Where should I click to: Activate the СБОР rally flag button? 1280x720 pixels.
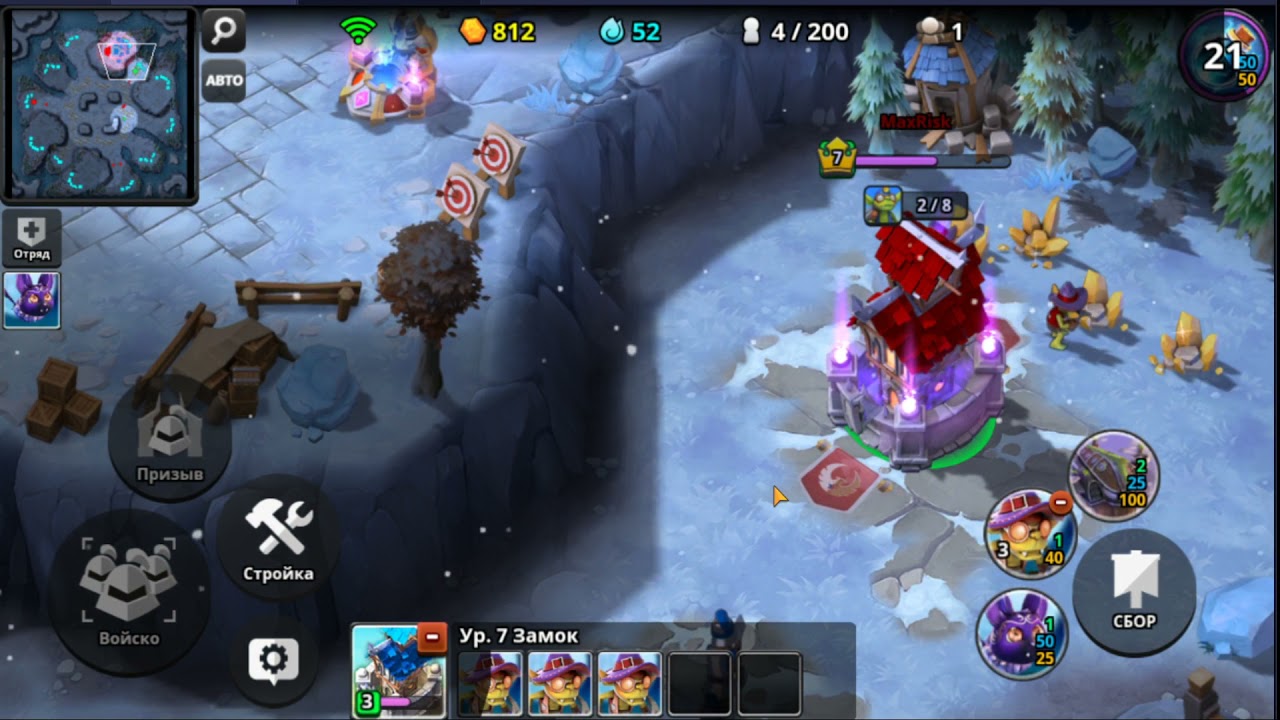pyautogui.click(x=1134, y=590)
